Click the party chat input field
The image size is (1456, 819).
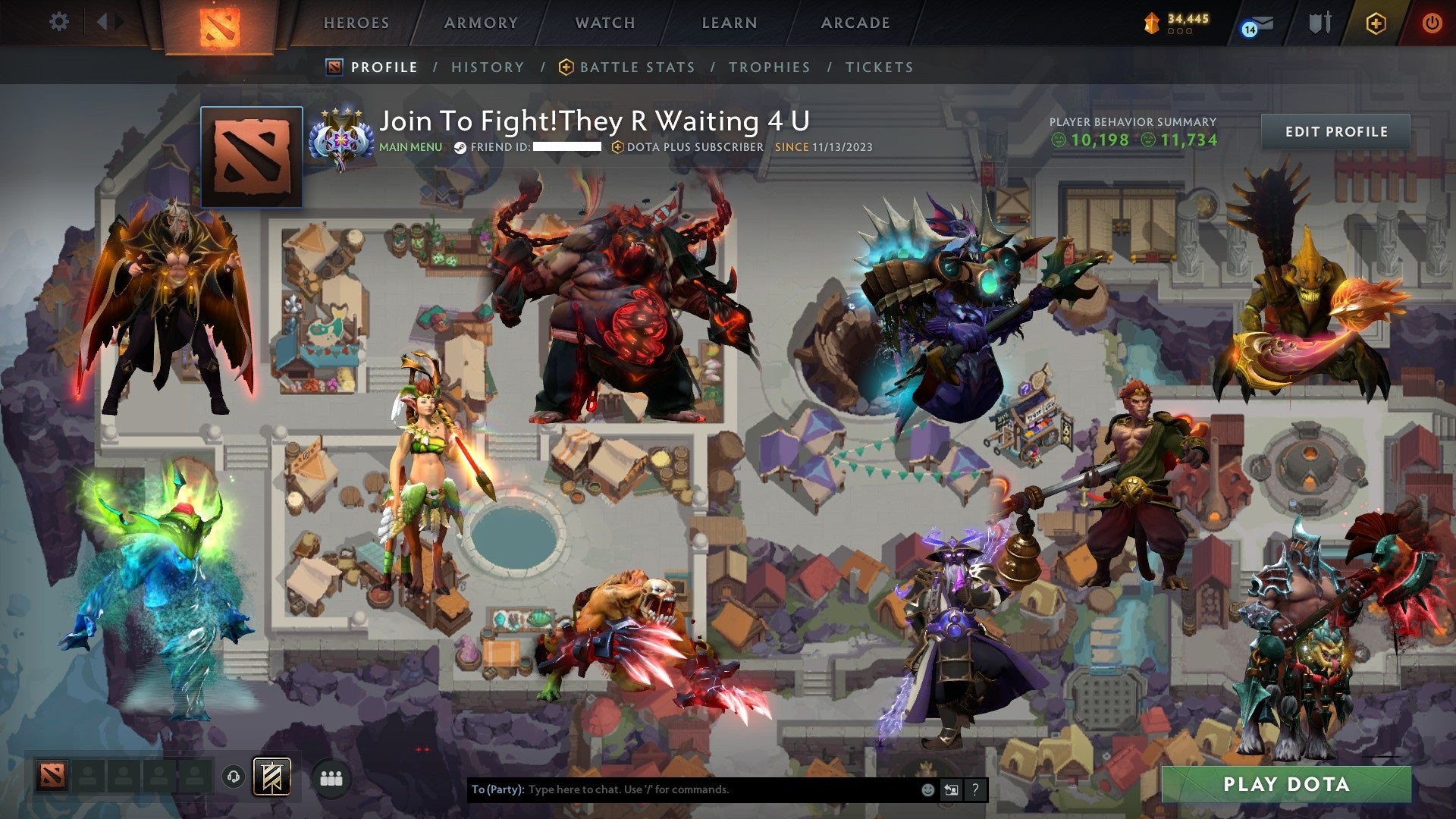(x=682, y=789)
